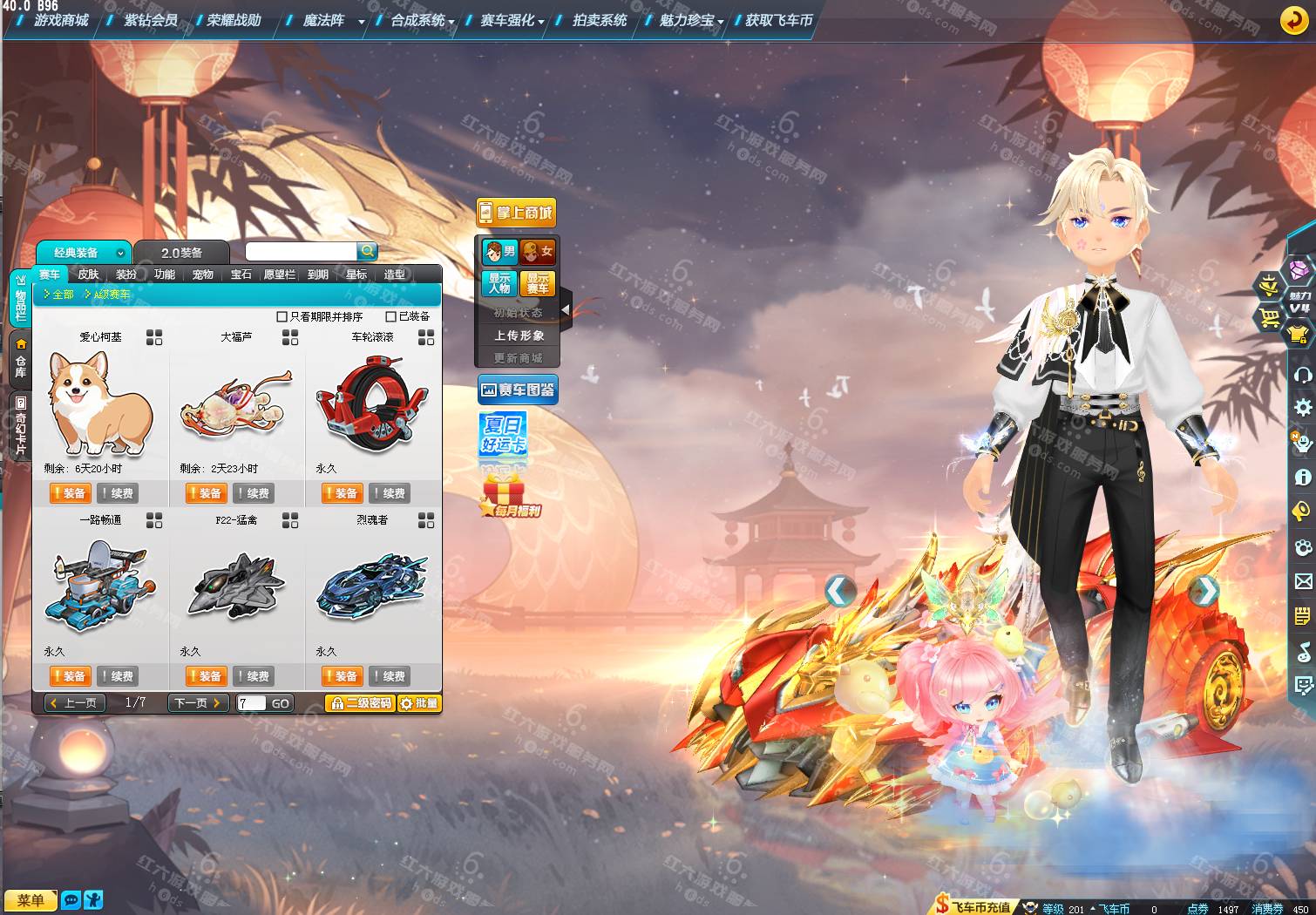Switch to the 宠物 pet tab
The image size is (1316, 915).
pyautogui.click(x=203, y=274)
